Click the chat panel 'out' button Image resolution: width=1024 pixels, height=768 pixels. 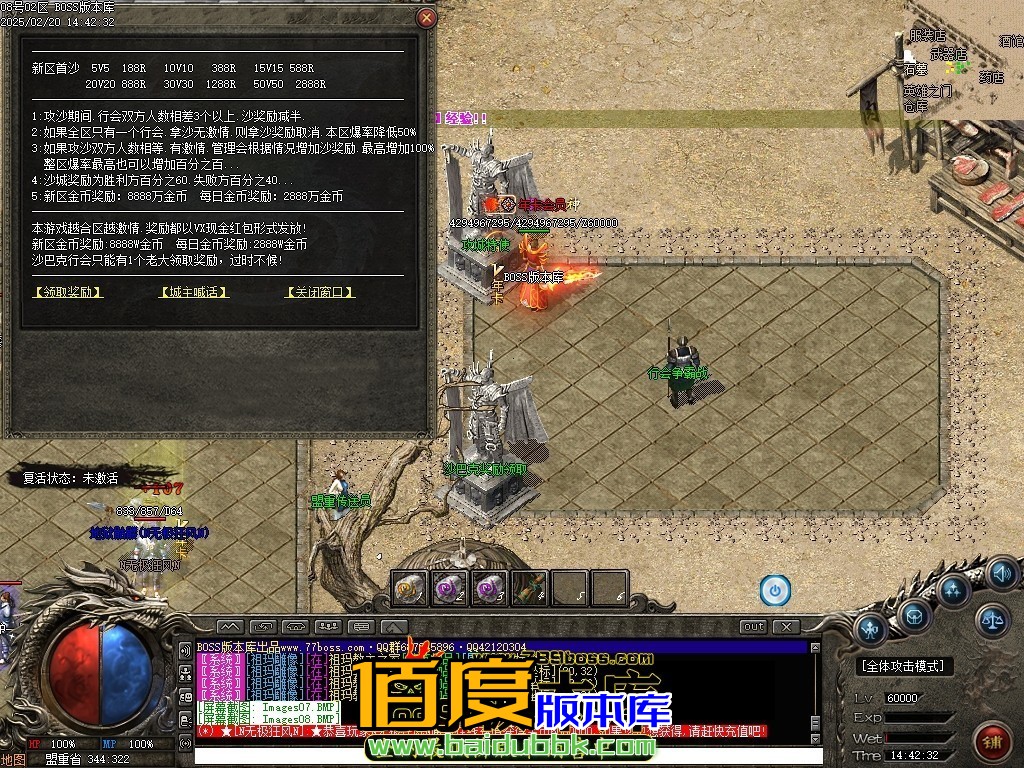pyautogui.click(x=754, y=626)
